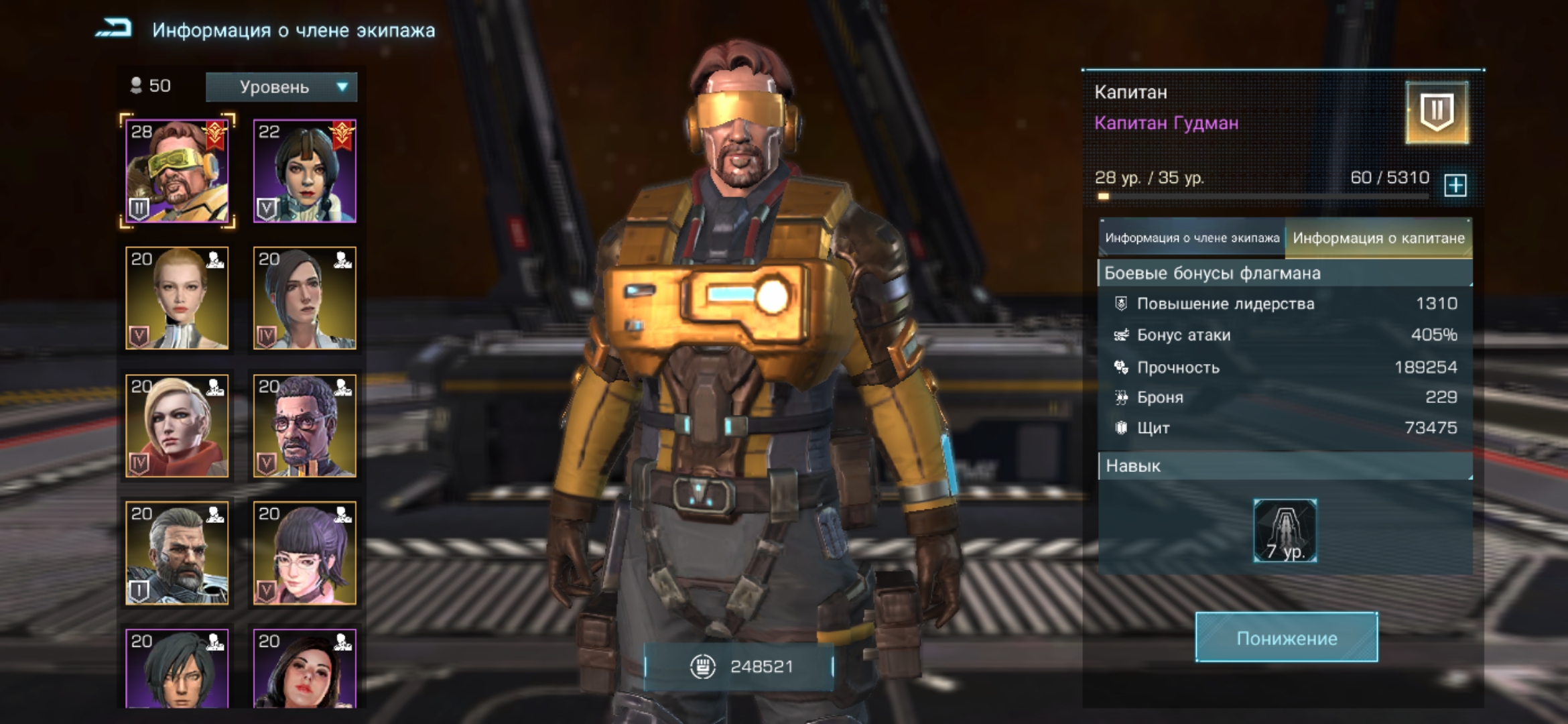This screenshot has width=1568, height=724.
Task: Select the level 22 dark-haired woman portrait
Action: tap(305, 171)
